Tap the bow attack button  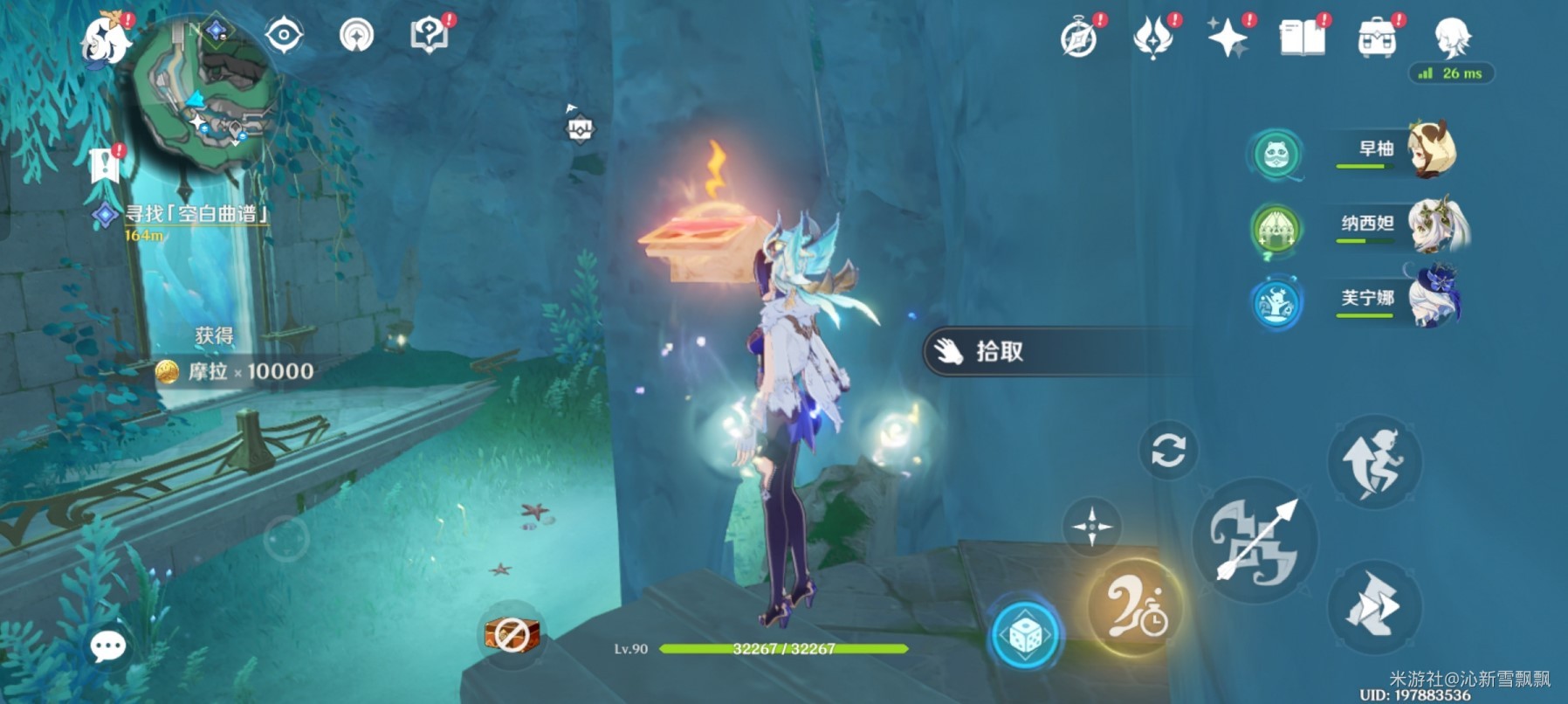(1257, 543)
